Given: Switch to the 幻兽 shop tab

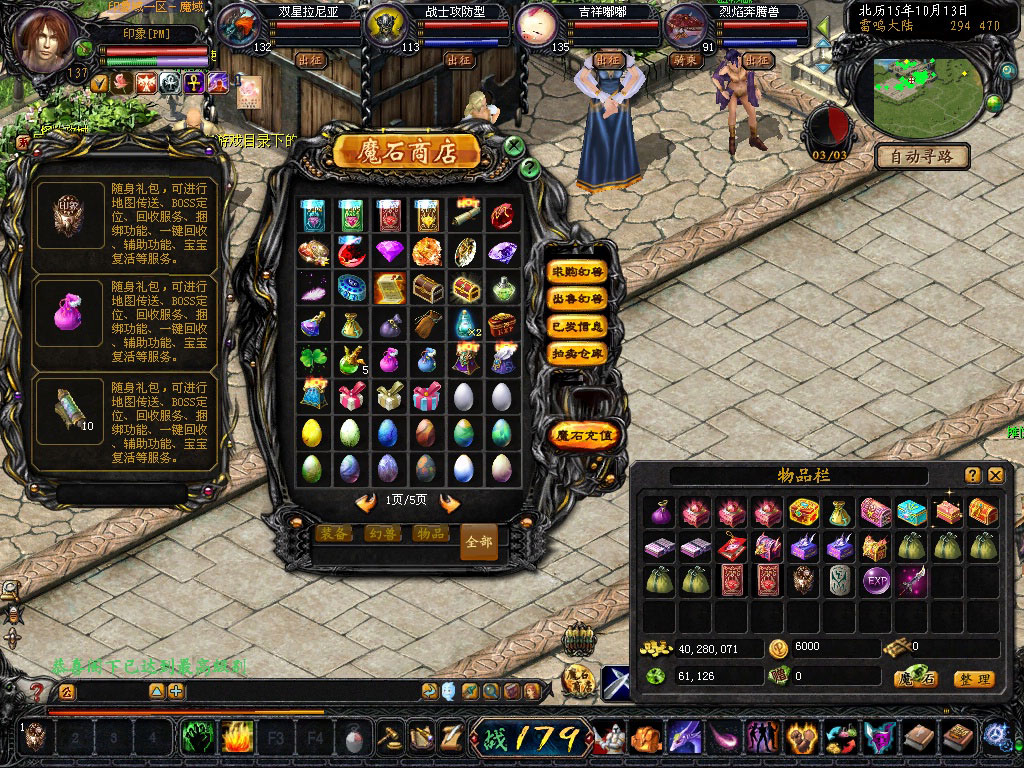Looking at the screenshot, I should pos(382,534).
